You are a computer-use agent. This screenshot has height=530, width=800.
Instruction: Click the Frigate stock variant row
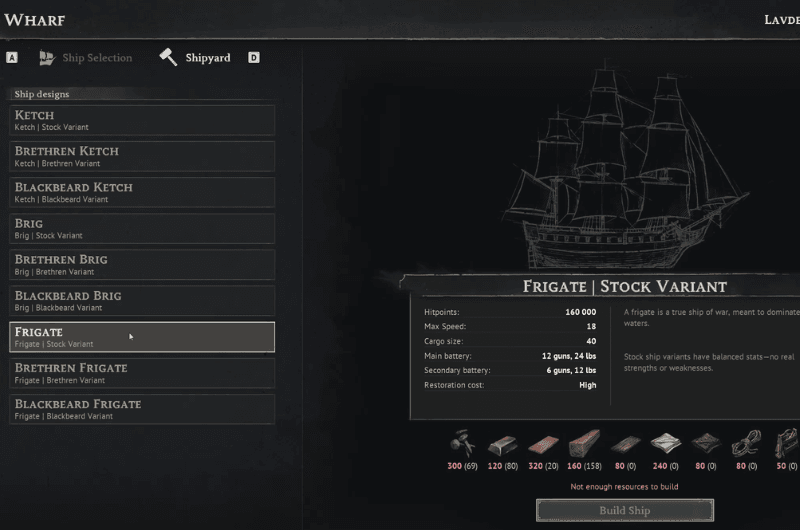tap(142, 337)
